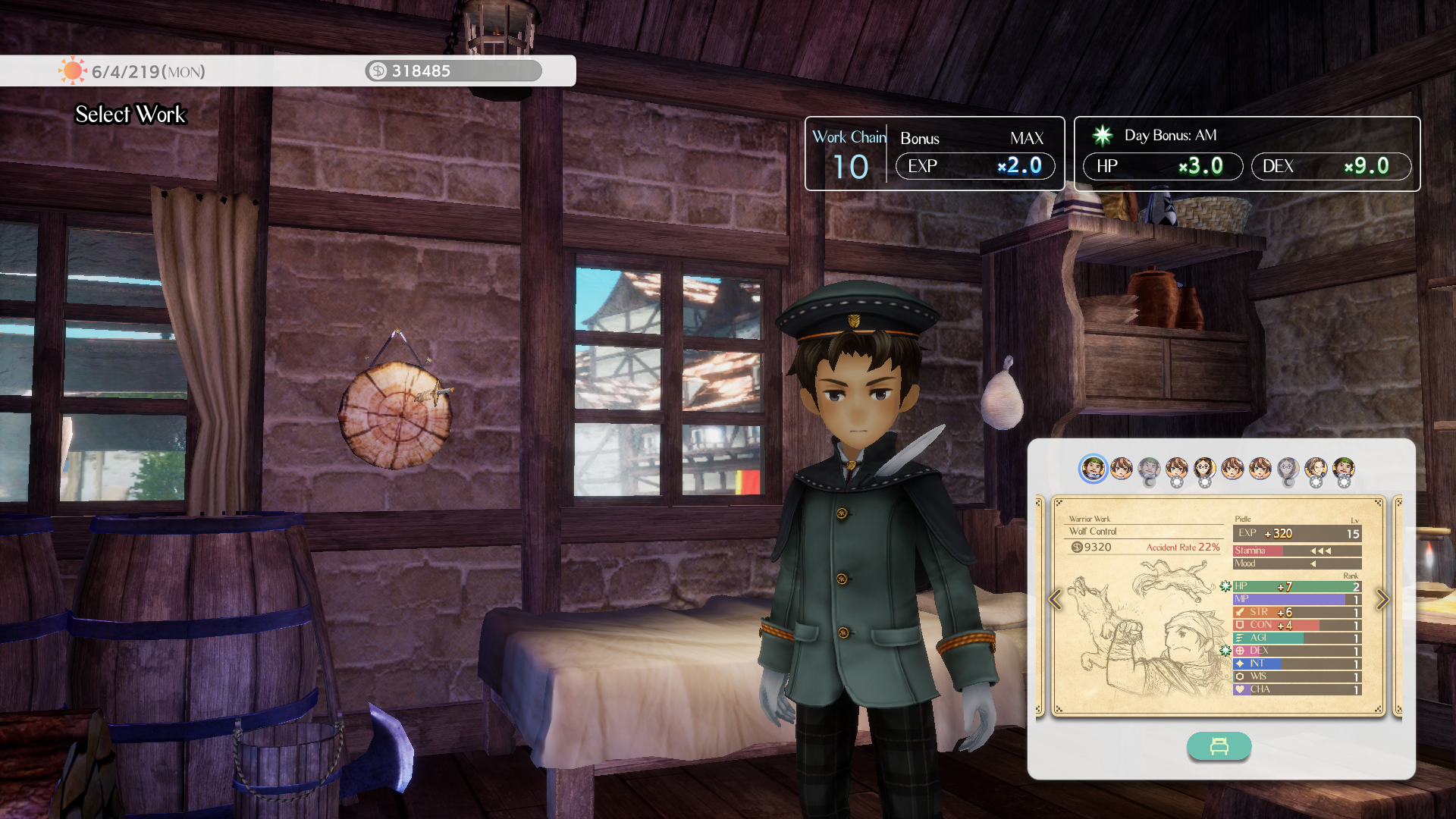Show the previous work card

[x=1055, y=600]
